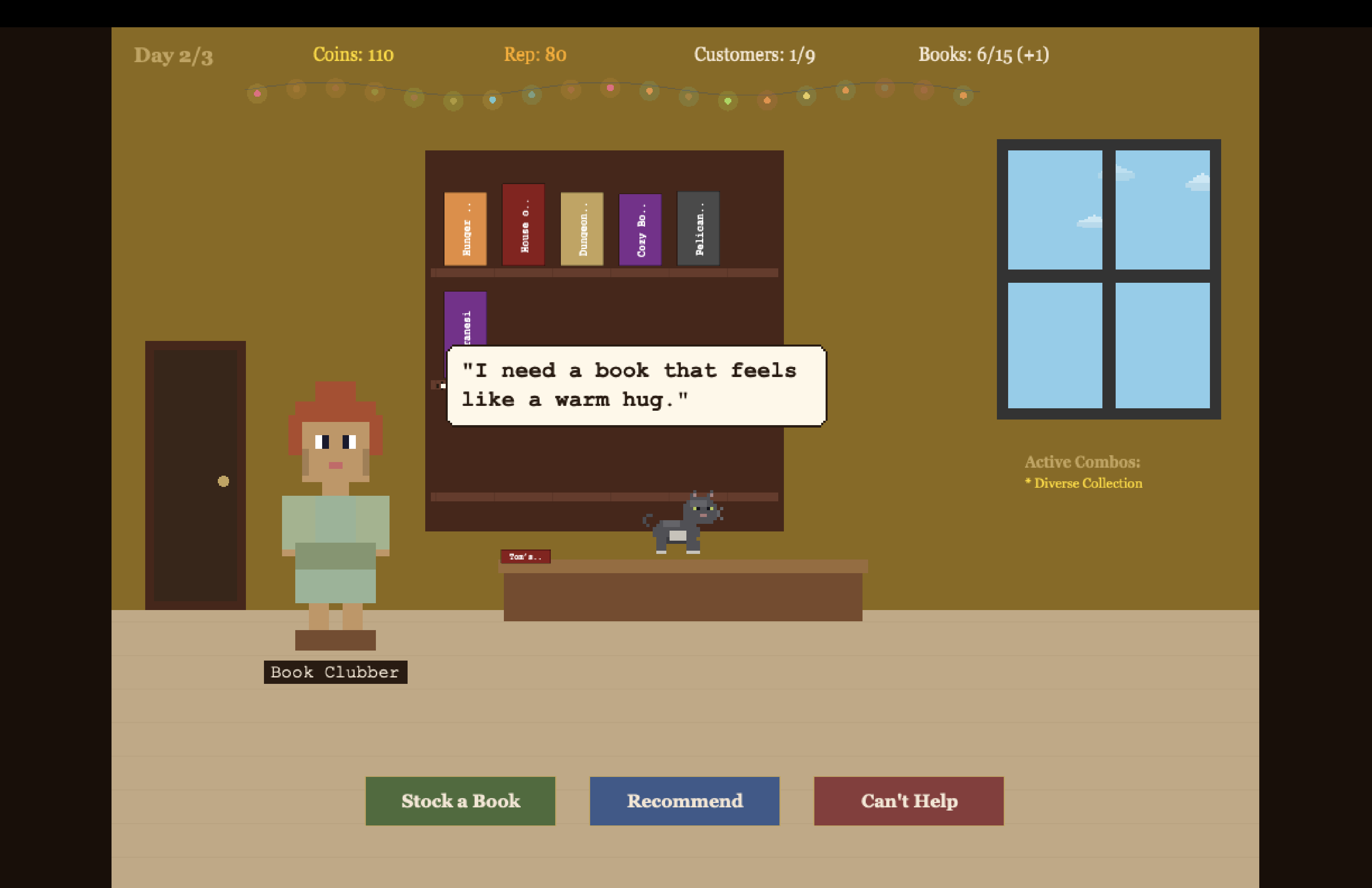Click the red Tom's book on the counter

(x=525, y=556)
